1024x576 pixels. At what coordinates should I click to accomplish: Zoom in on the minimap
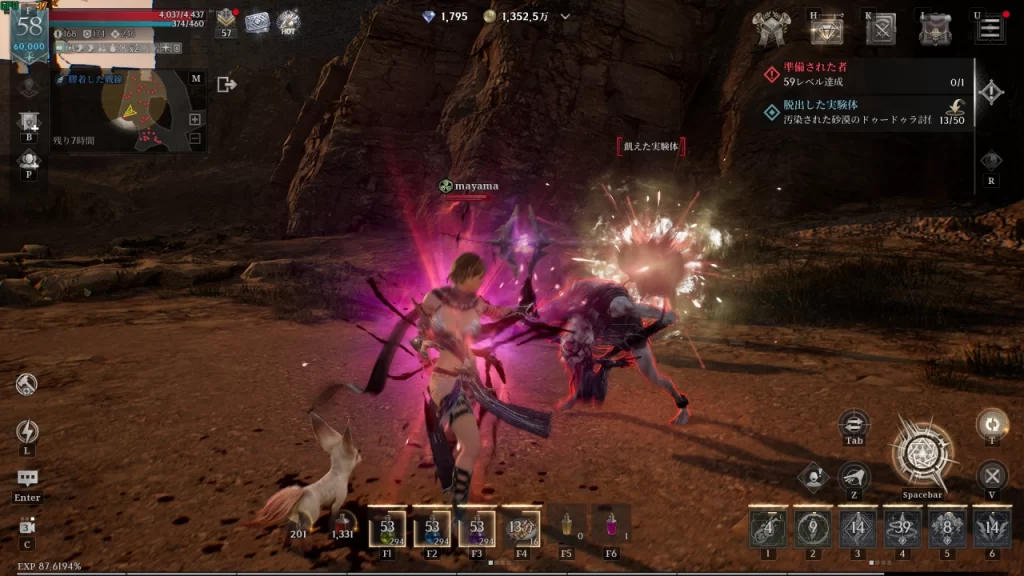coord(195,119)
